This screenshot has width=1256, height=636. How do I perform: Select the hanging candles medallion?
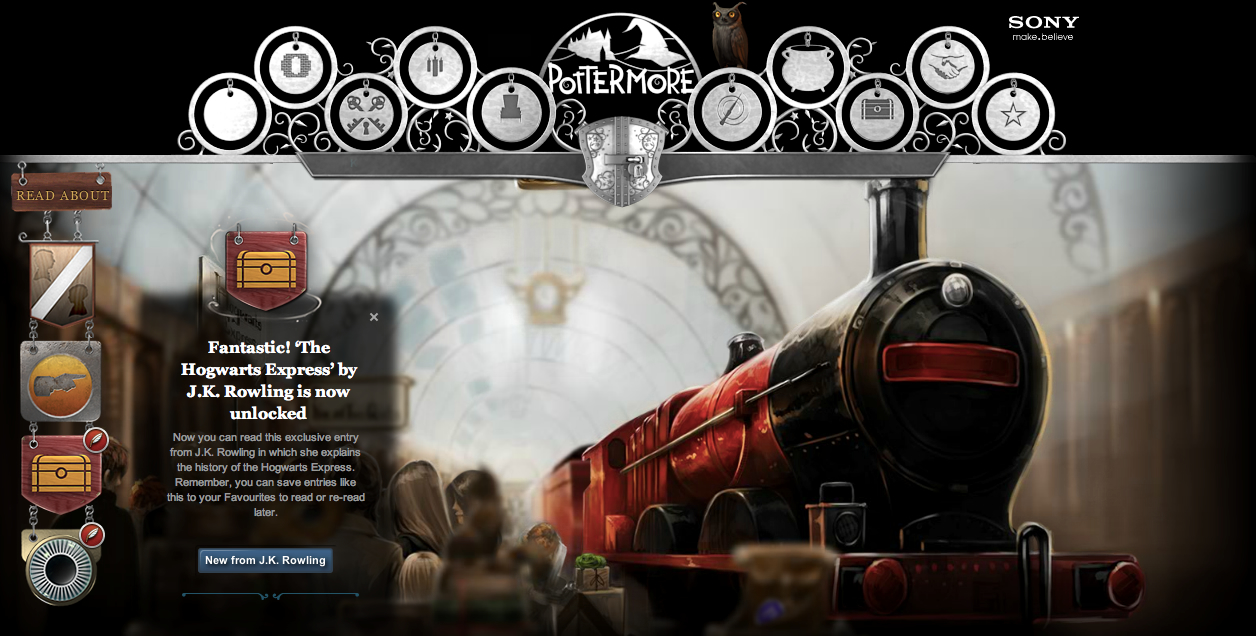click(435, 67)
